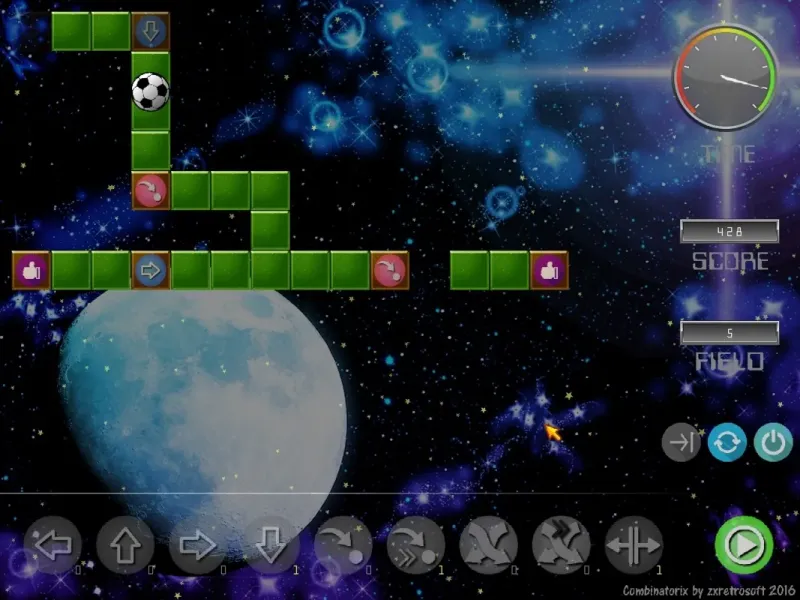Pick the plain crossing arrows tool

tap(488, 546)
